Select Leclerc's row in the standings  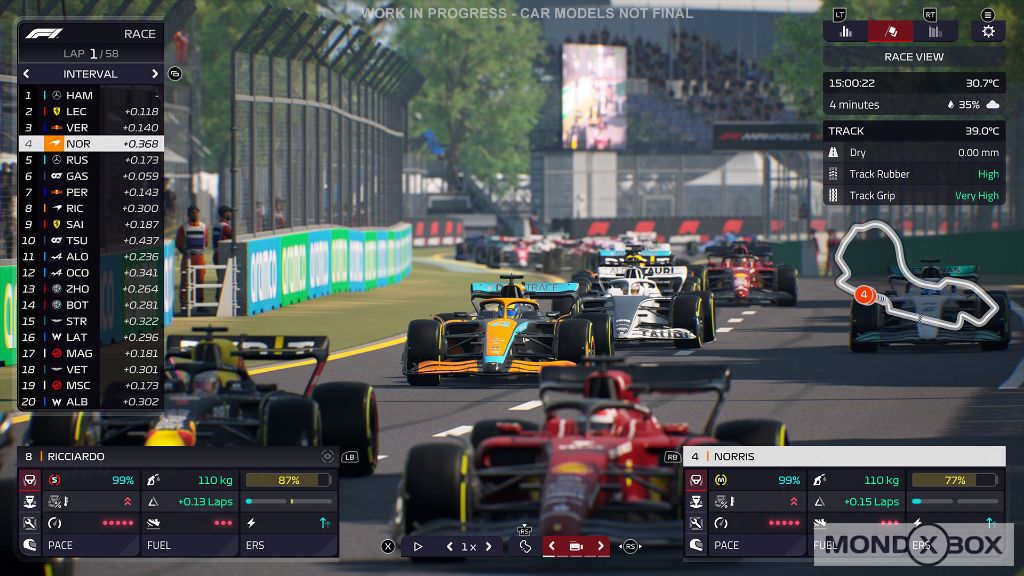point(90,112)
